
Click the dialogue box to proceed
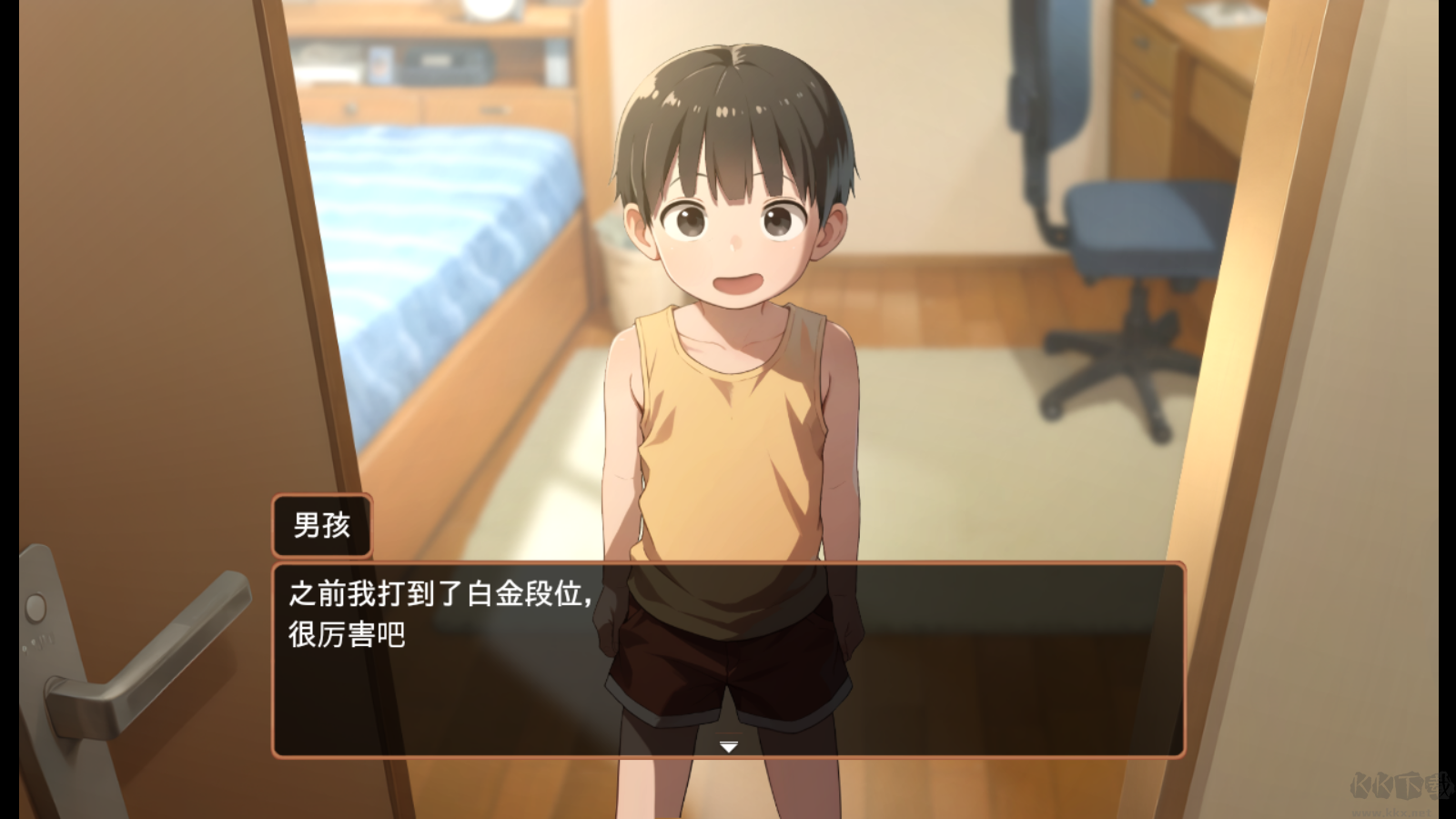pos(728,660)
